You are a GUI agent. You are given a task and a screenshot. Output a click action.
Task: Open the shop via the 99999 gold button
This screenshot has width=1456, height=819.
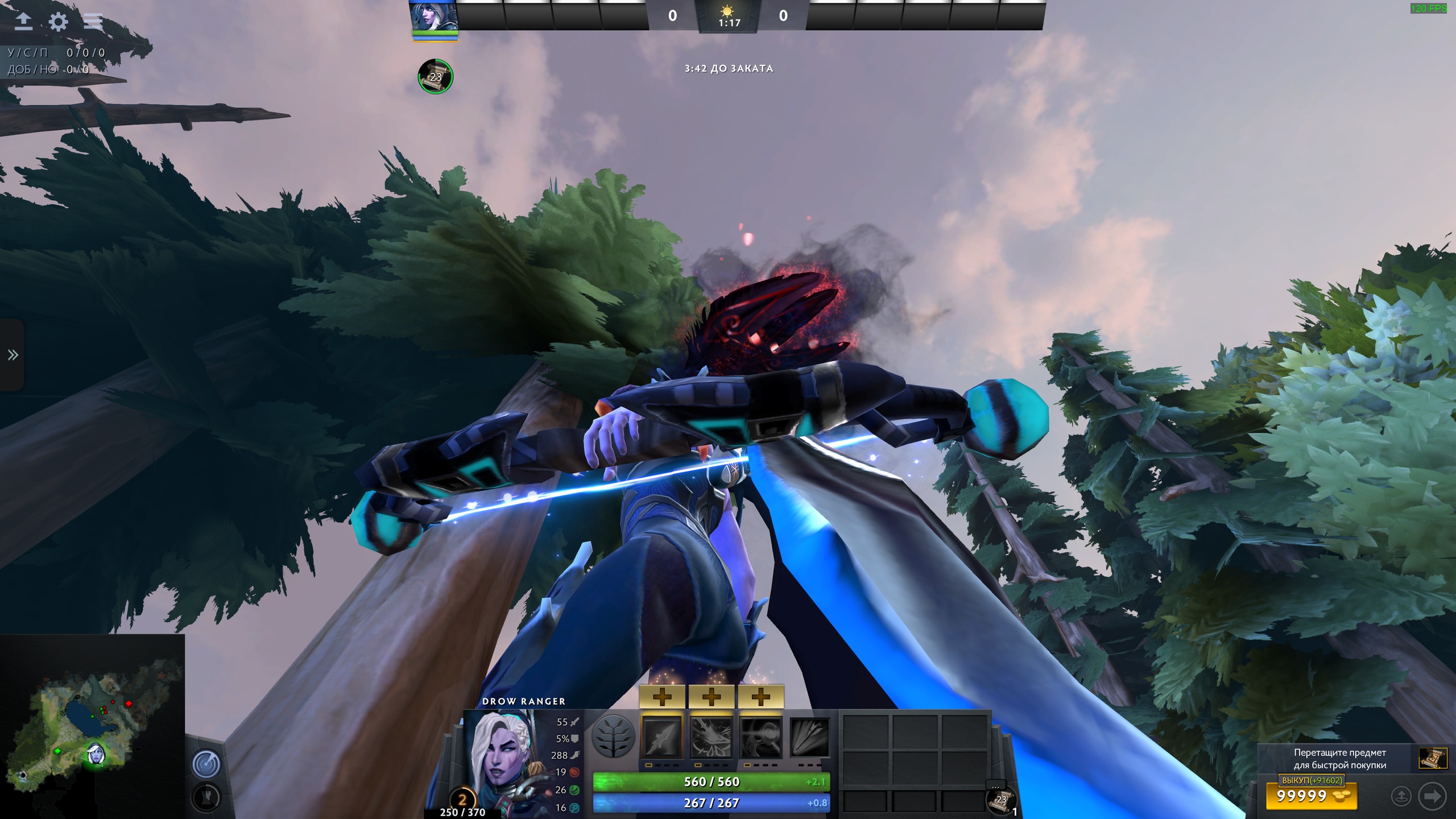coord(1311,796)
